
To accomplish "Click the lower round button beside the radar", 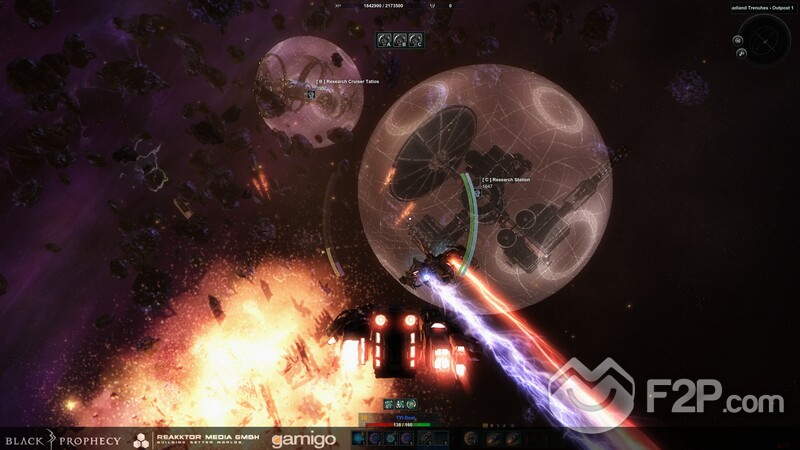I will pyautogui.click(x=740, y=52).
